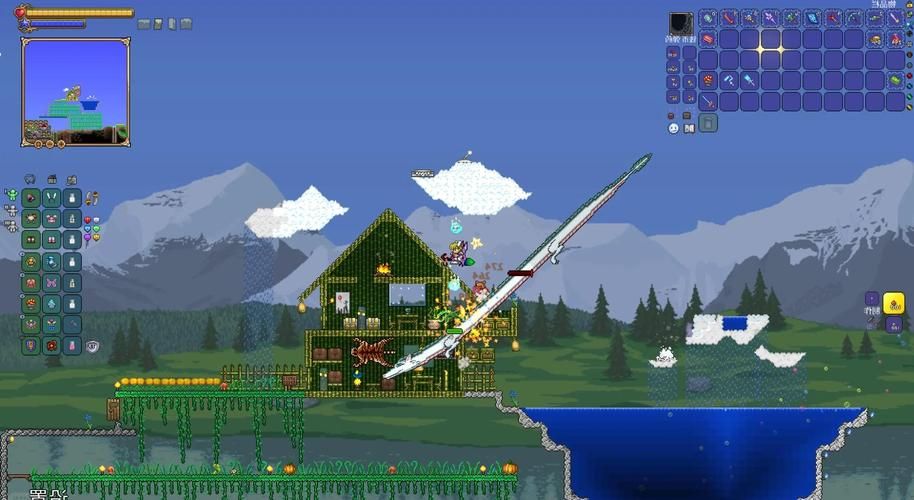Select the mushroom item in the inventory
This screenshot has height=500, width=914.
click(x=708, y=80)
